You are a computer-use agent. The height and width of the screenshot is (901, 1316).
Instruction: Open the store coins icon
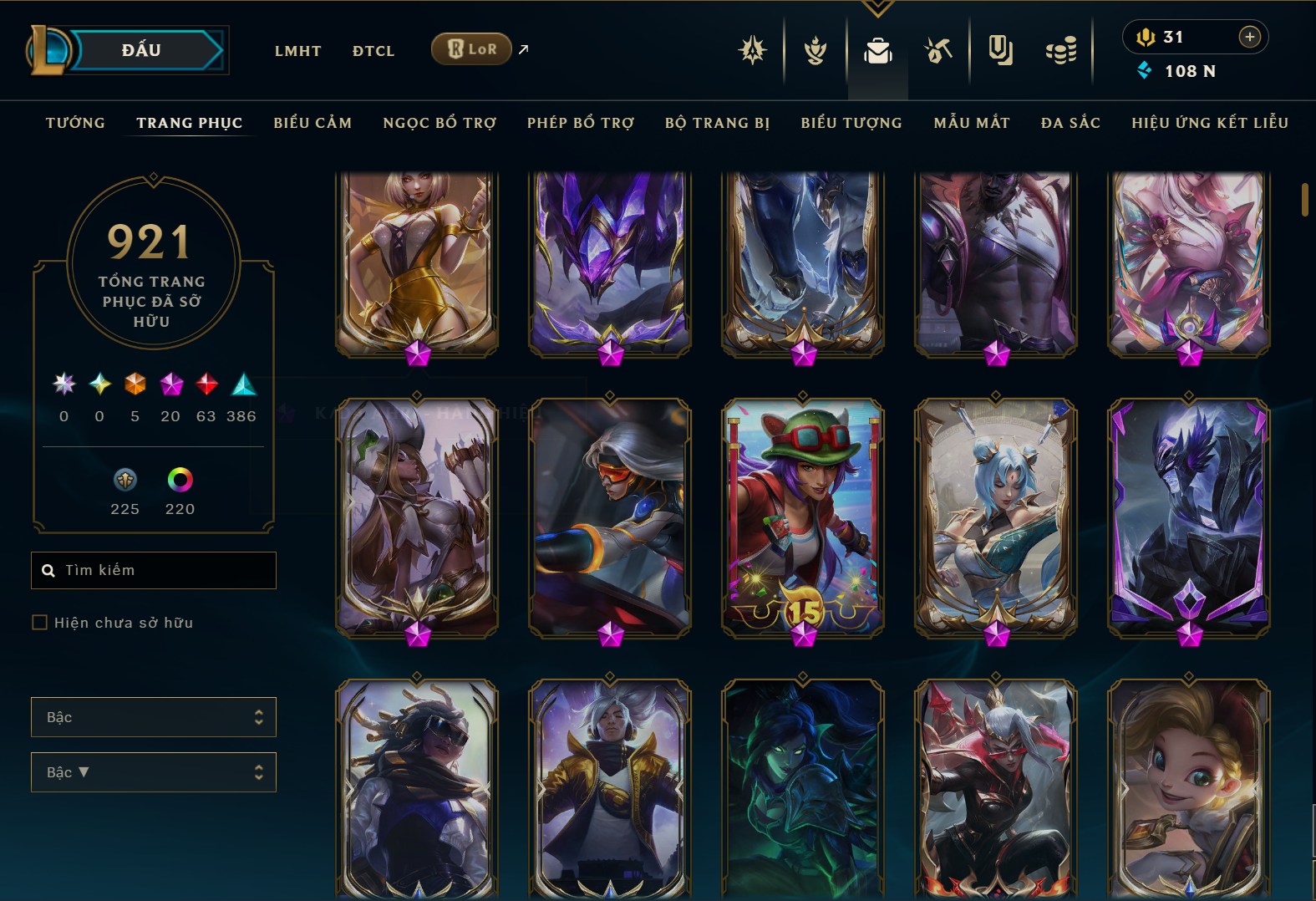pos(1061,51)
